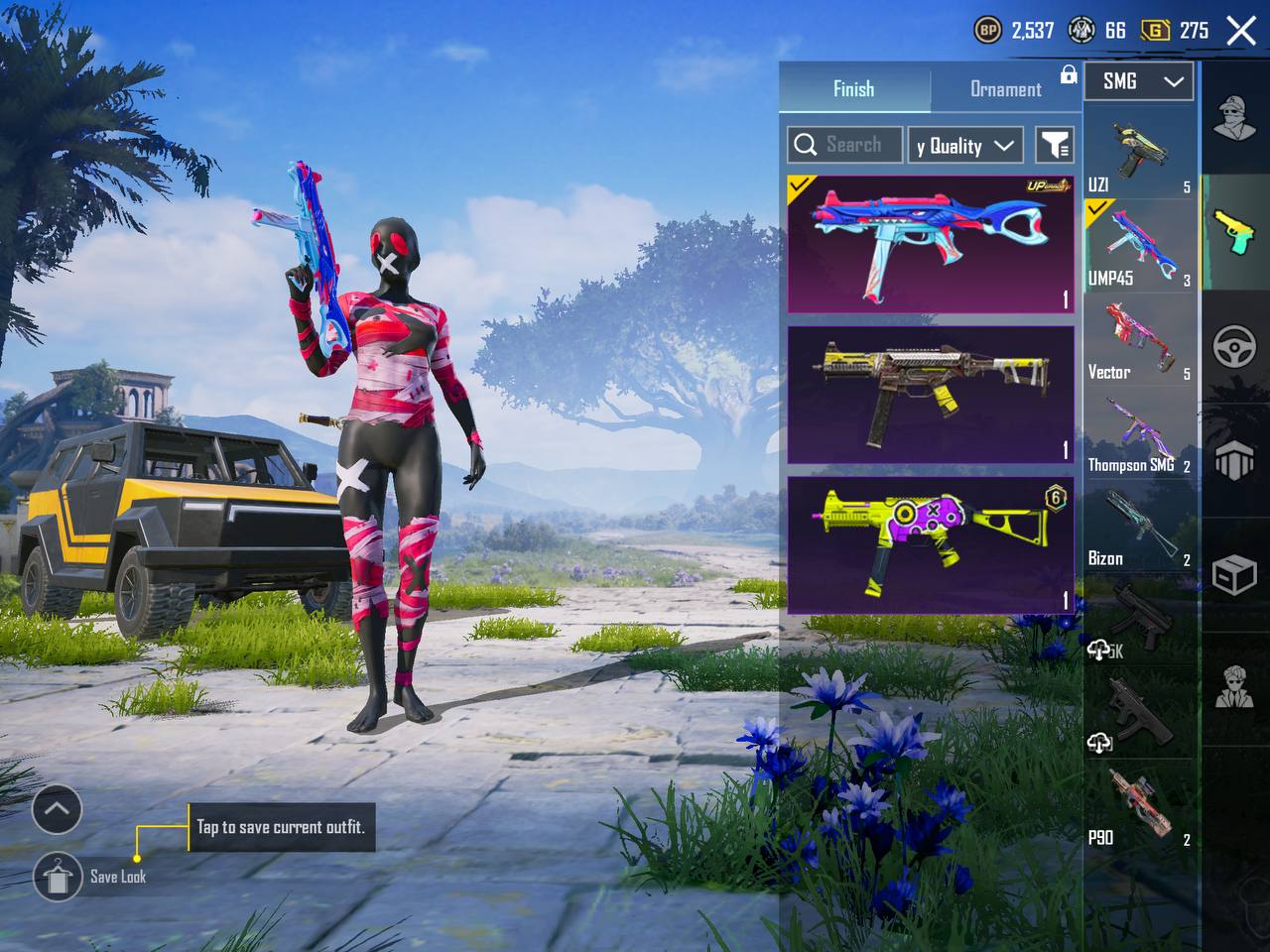Click the finish Search field
The height and width of the screenshot is (952, 1270).
(x=845, y=145)
